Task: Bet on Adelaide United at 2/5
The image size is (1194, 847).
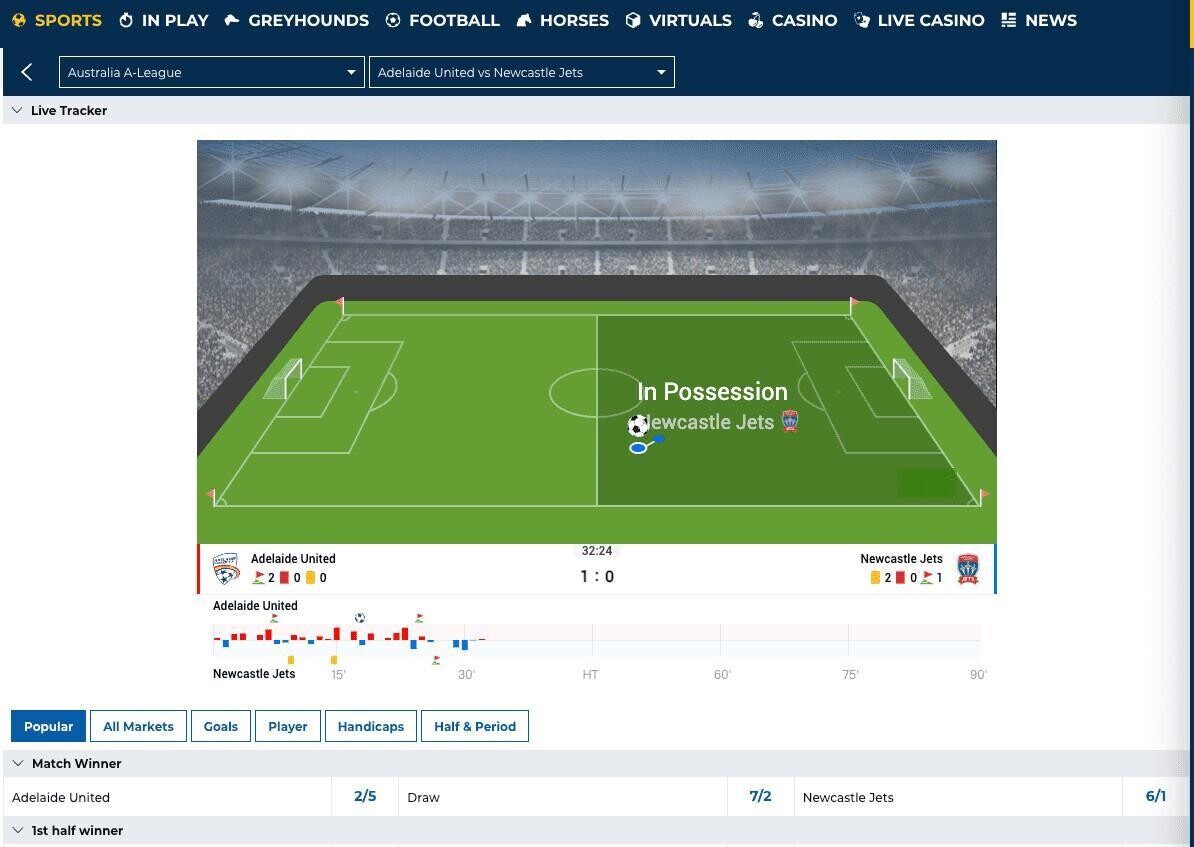Action: coord(365,797)
